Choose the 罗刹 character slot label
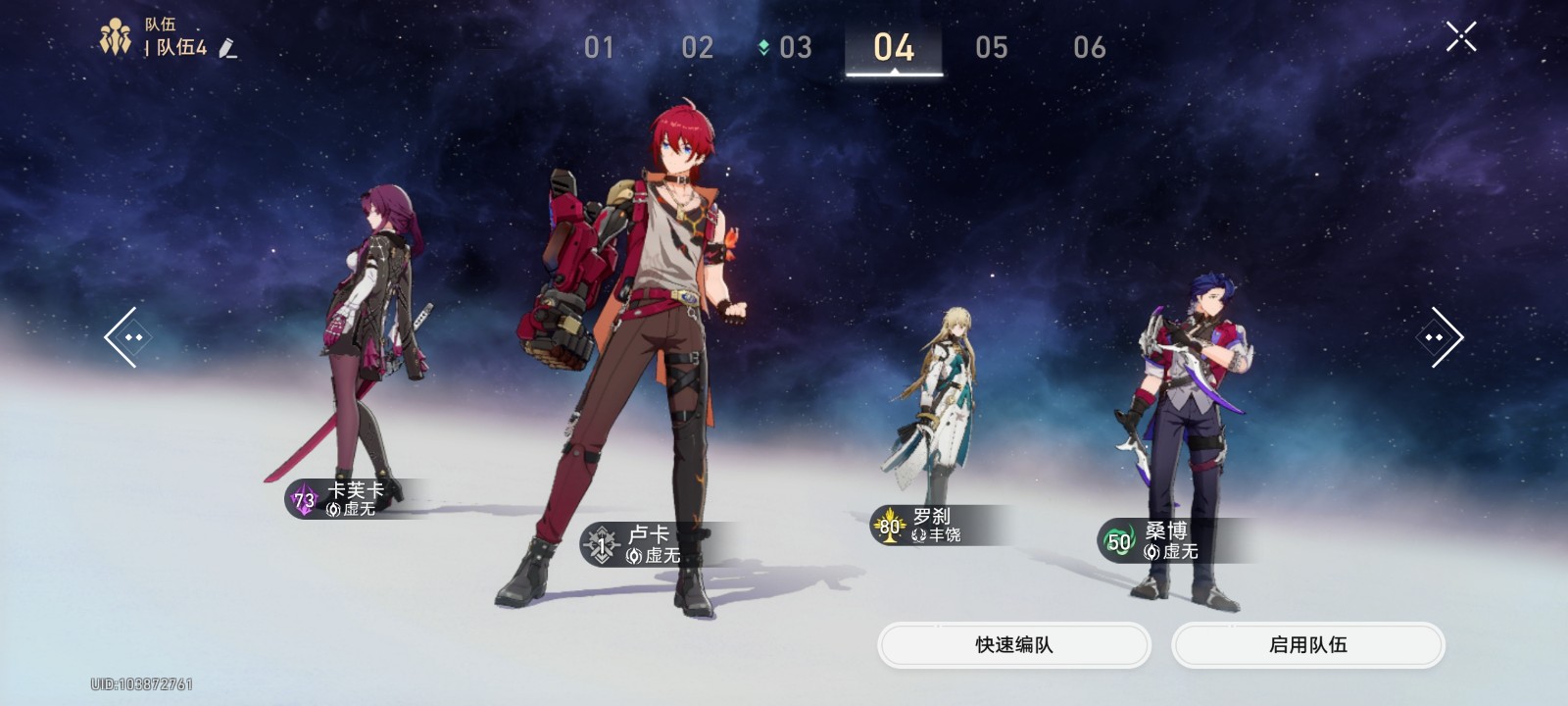 [931, 526]
